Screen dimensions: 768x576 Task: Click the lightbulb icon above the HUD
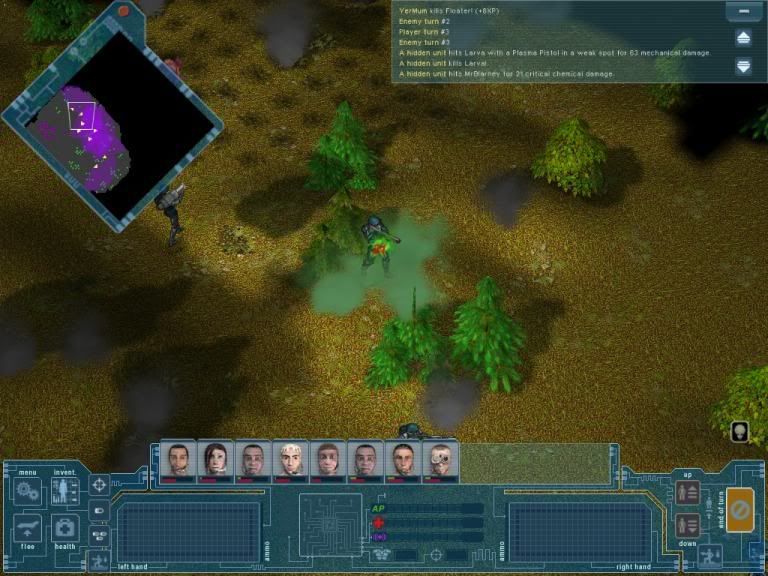(741, 432)
